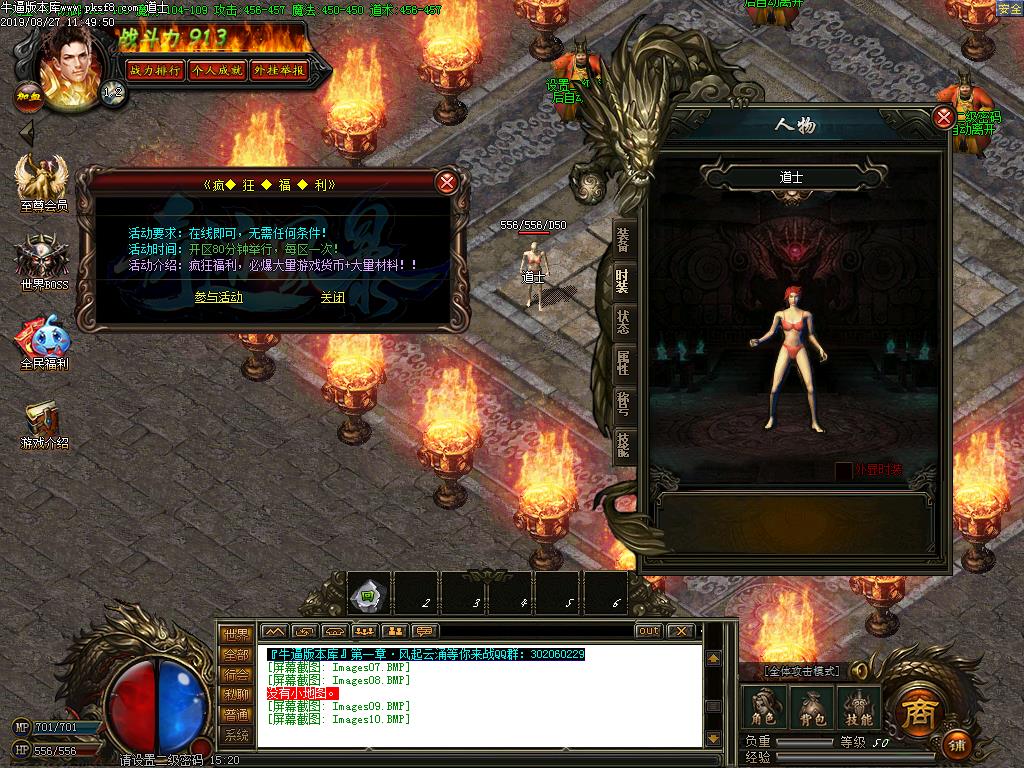Click the 参与活动 link to join event
The image size is (1024, 768).
[x=218, y=297]
